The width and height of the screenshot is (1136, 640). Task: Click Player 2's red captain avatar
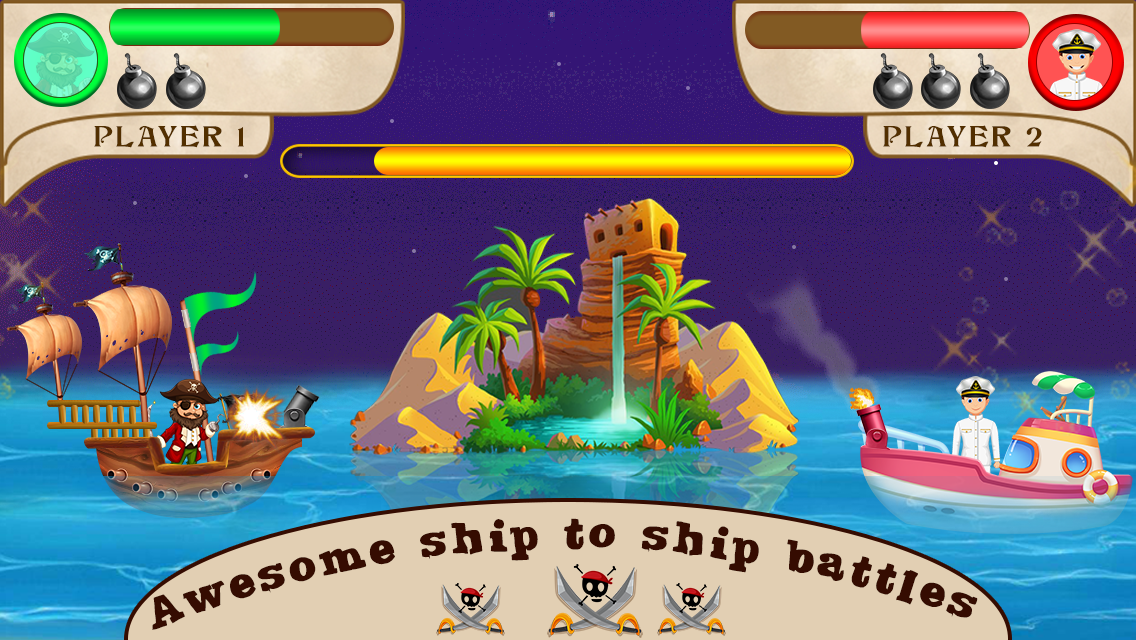[1075, 61]
